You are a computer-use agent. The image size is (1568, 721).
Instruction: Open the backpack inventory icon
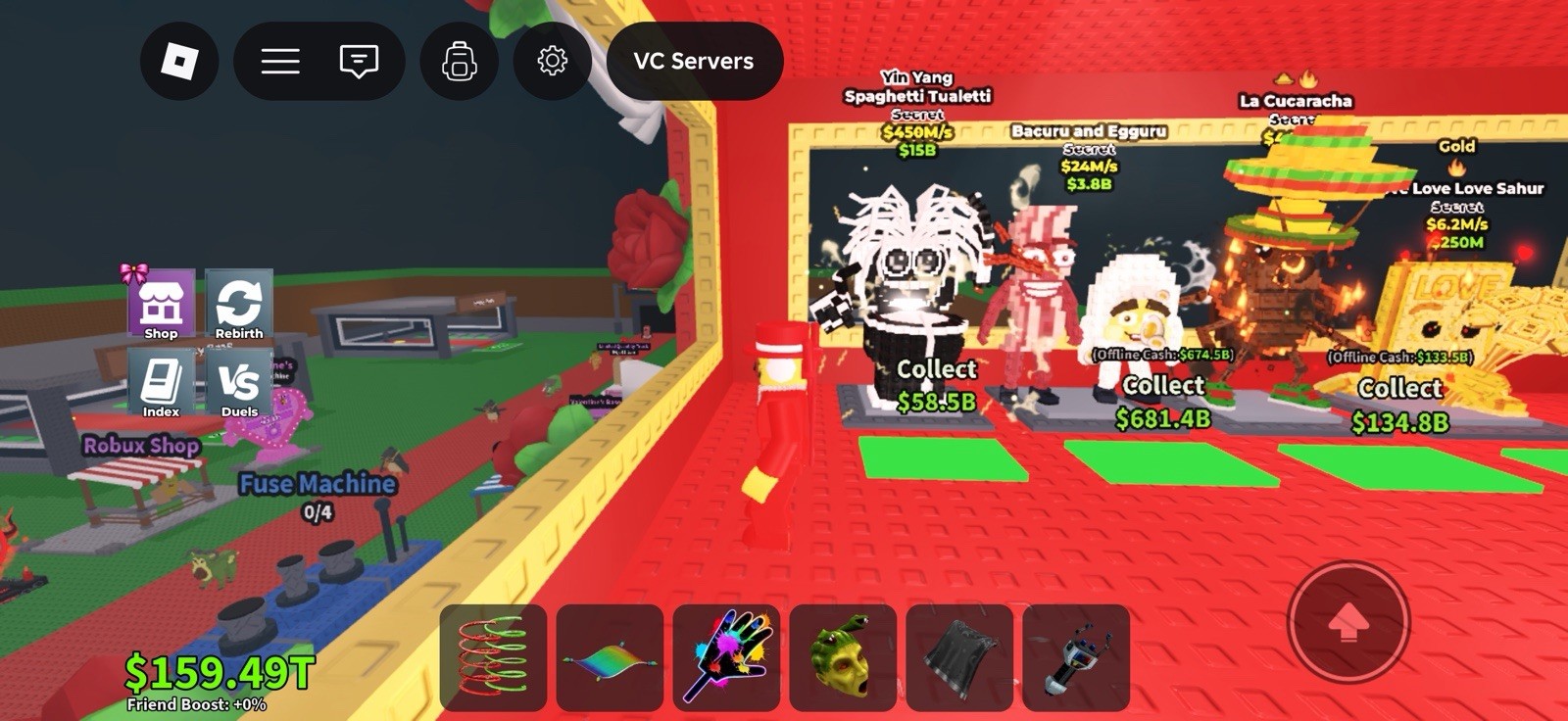[x=461, y=61]
